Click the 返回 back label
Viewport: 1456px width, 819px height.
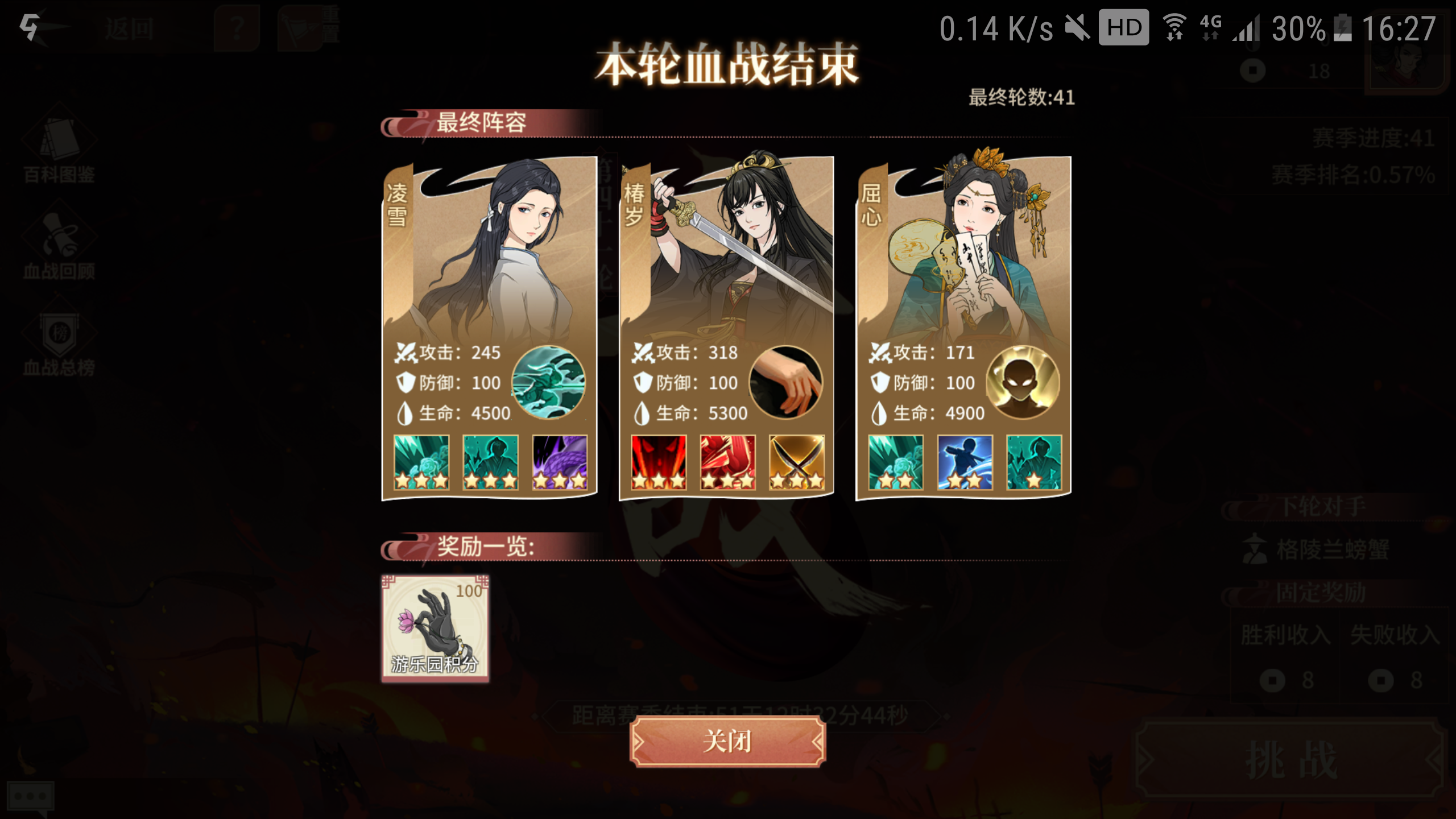tap(130, 28)
